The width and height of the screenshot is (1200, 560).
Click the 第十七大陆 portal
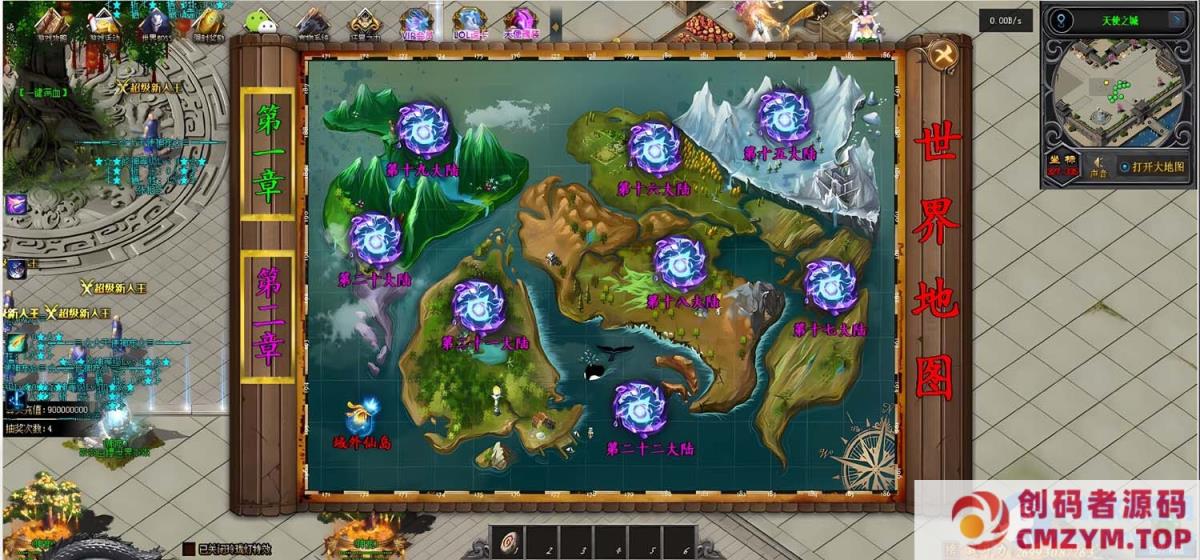pyautogui.click(x=830, y=287)
